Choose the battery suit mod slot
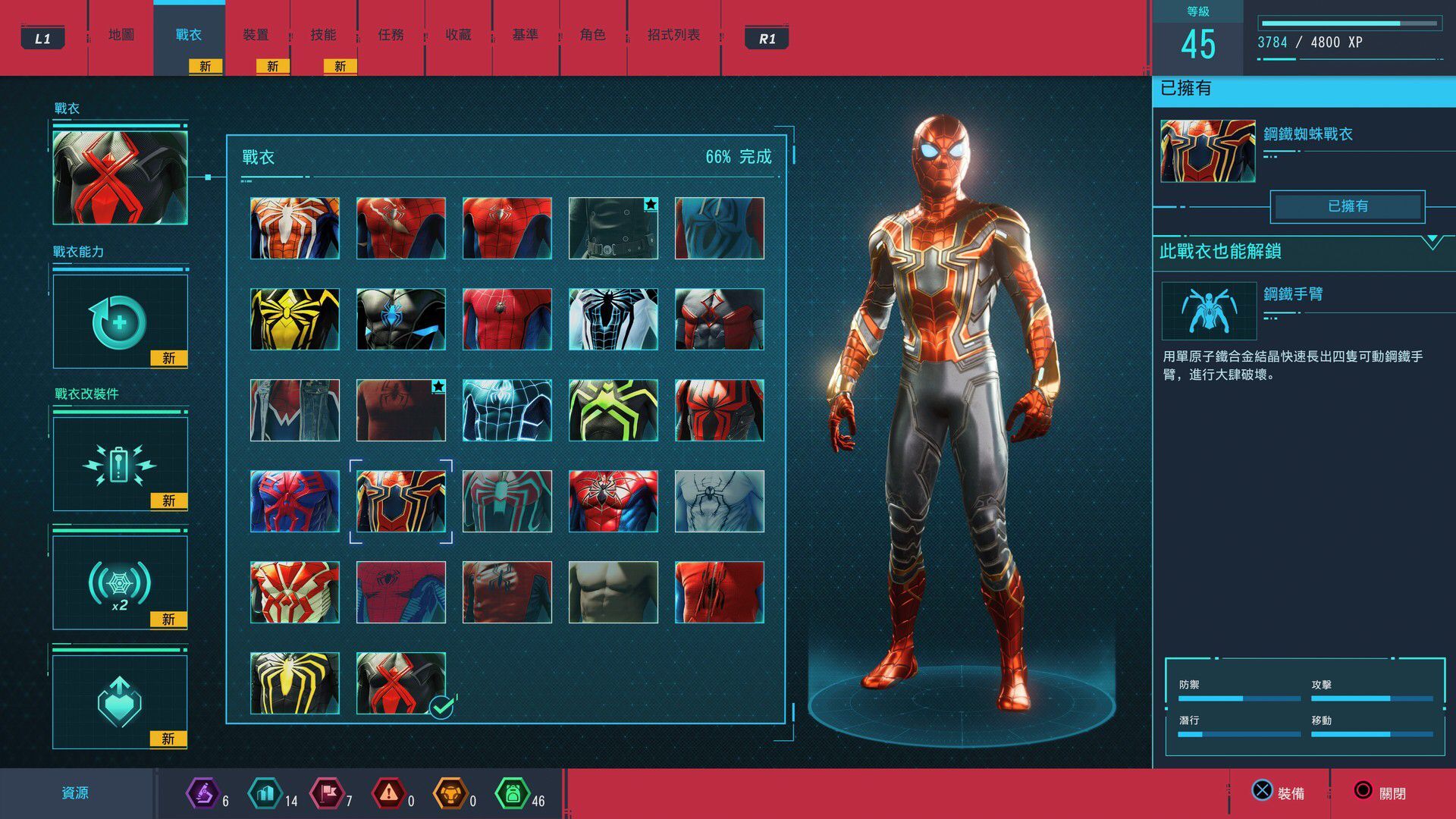 coord(120,464)
